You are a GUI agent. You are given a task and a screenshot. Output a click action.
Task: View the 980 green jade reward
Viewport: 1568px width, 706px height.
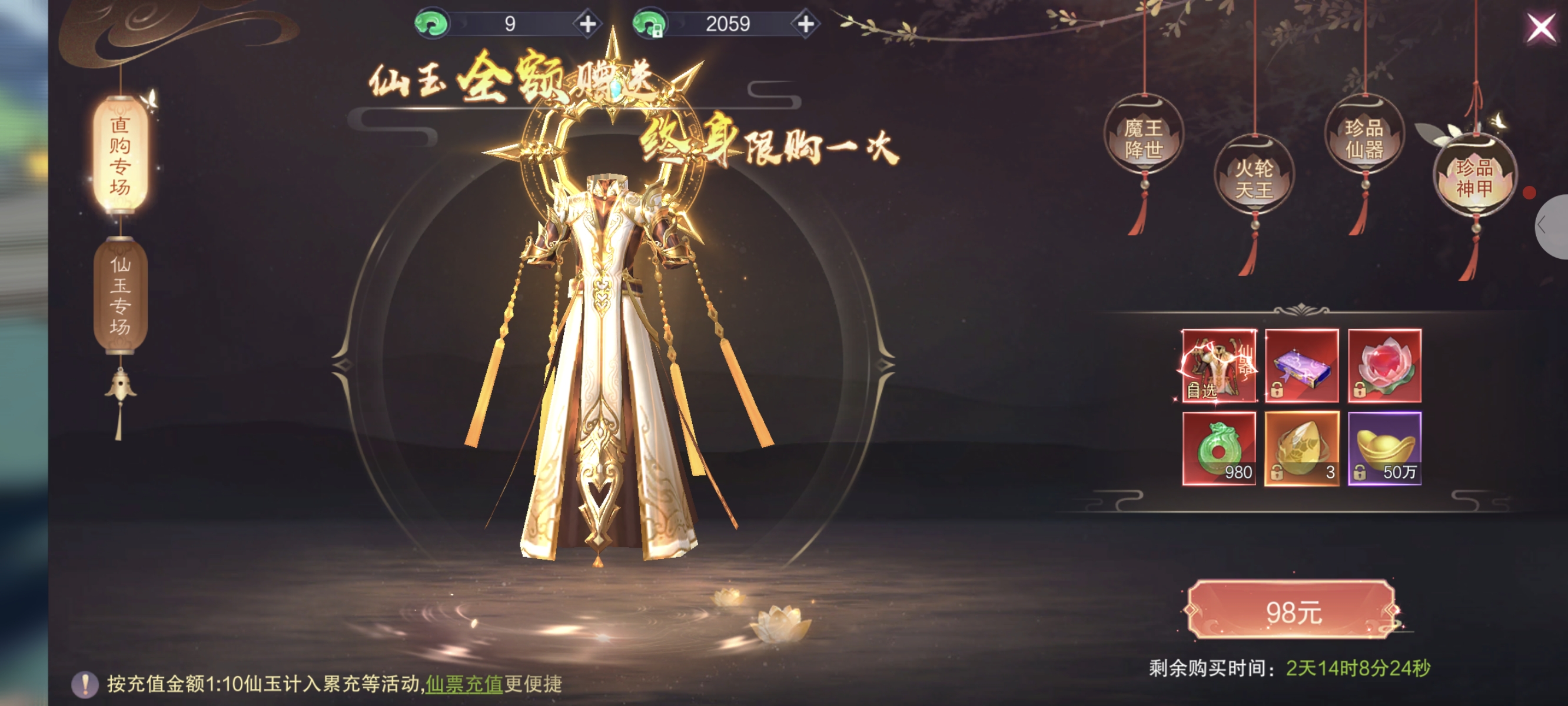pos(1218,448)
